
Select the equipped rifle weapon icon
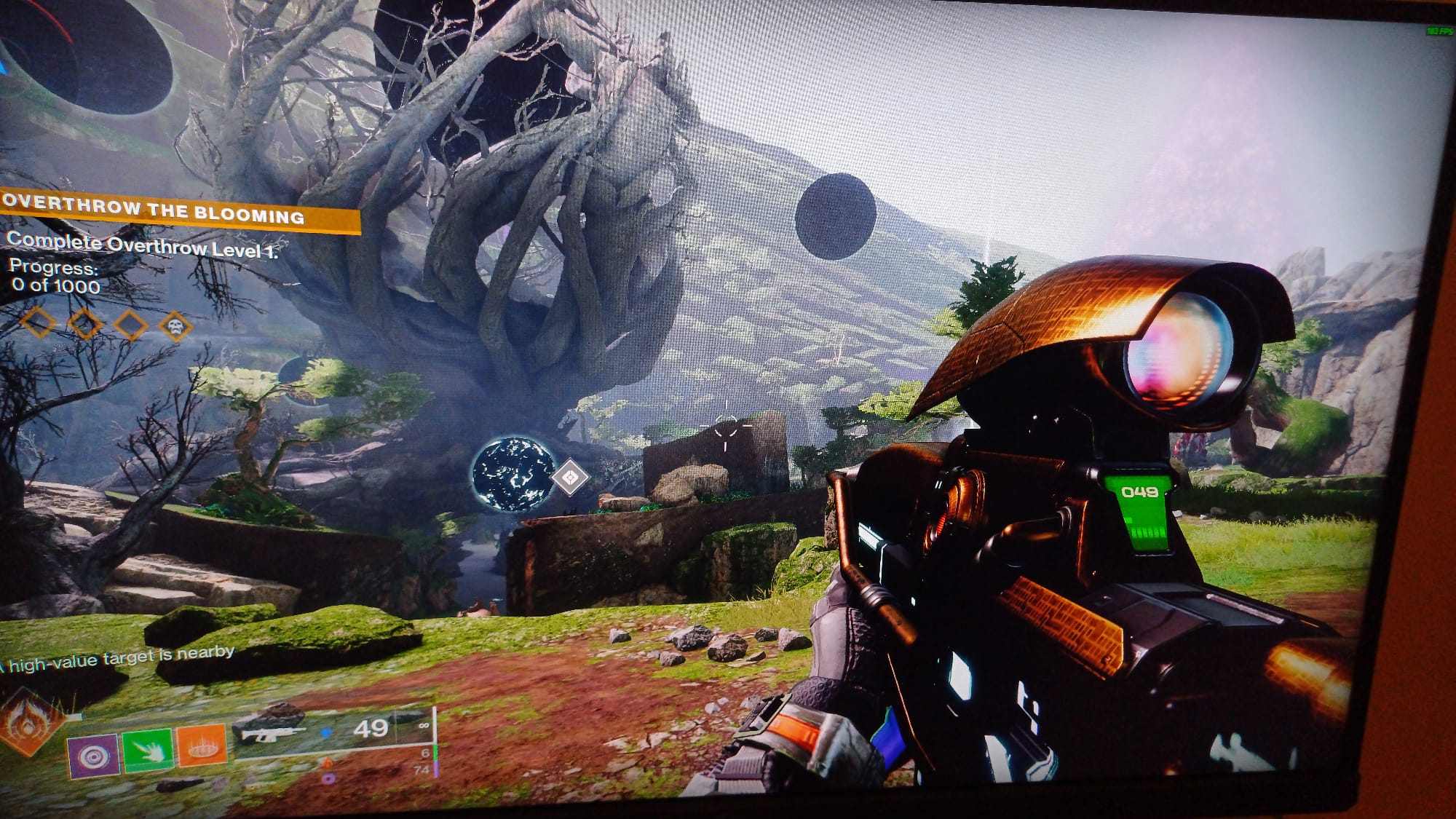(272, 733)
